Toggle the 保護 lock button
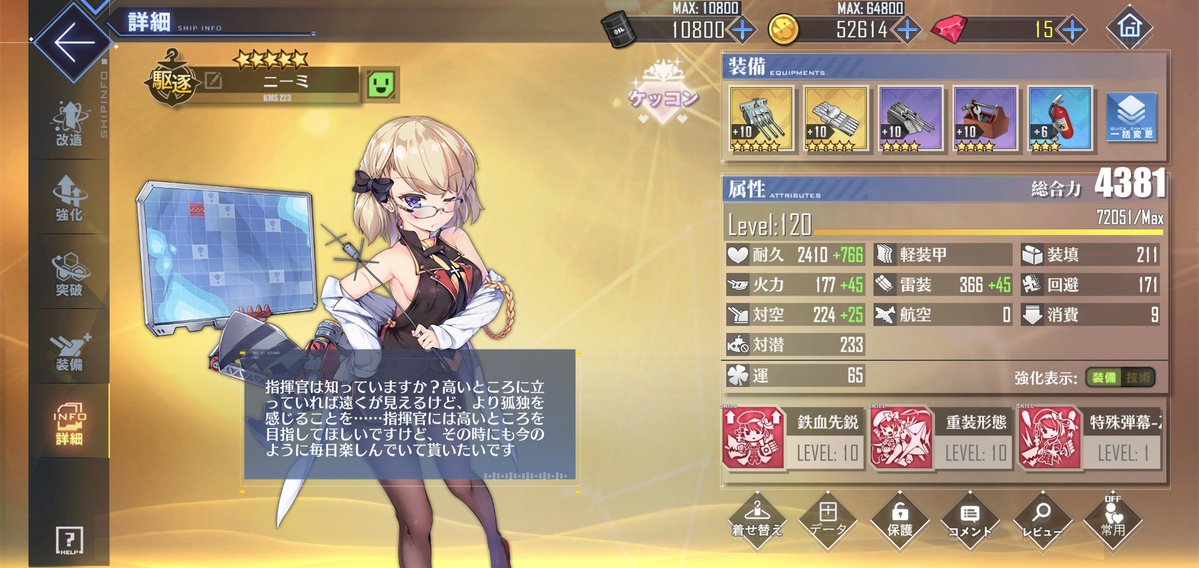This screenshot has height=568, width=1199. click(896, 516)
